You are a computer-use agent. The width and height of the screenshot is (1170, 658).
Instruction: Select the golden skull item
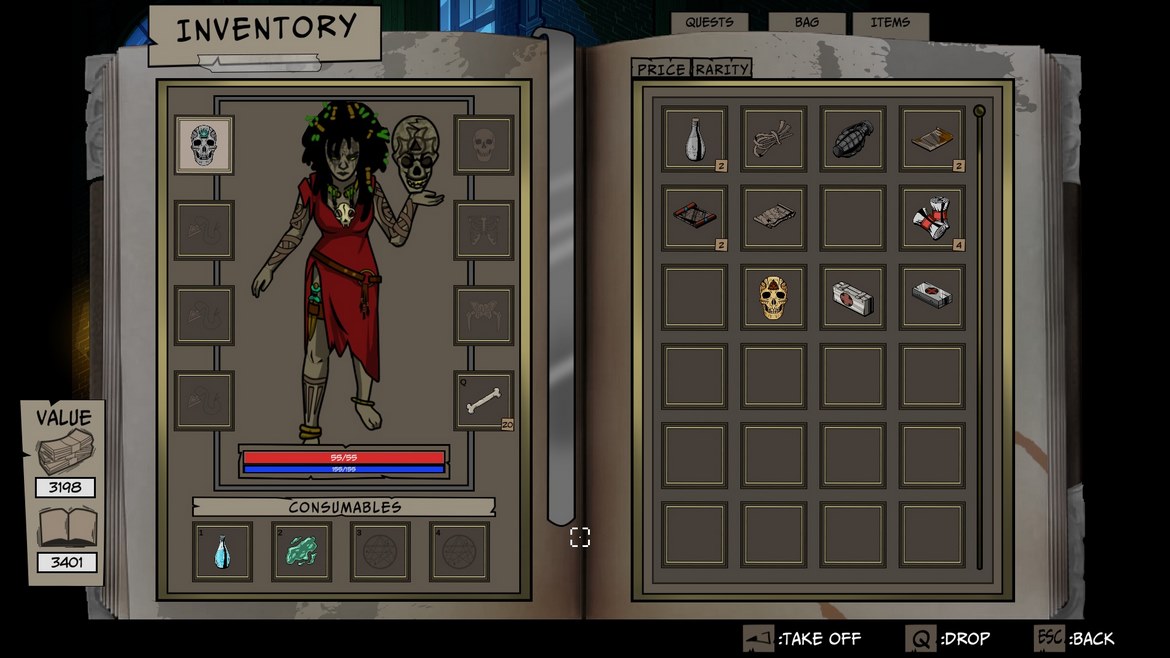click(773, 296)
